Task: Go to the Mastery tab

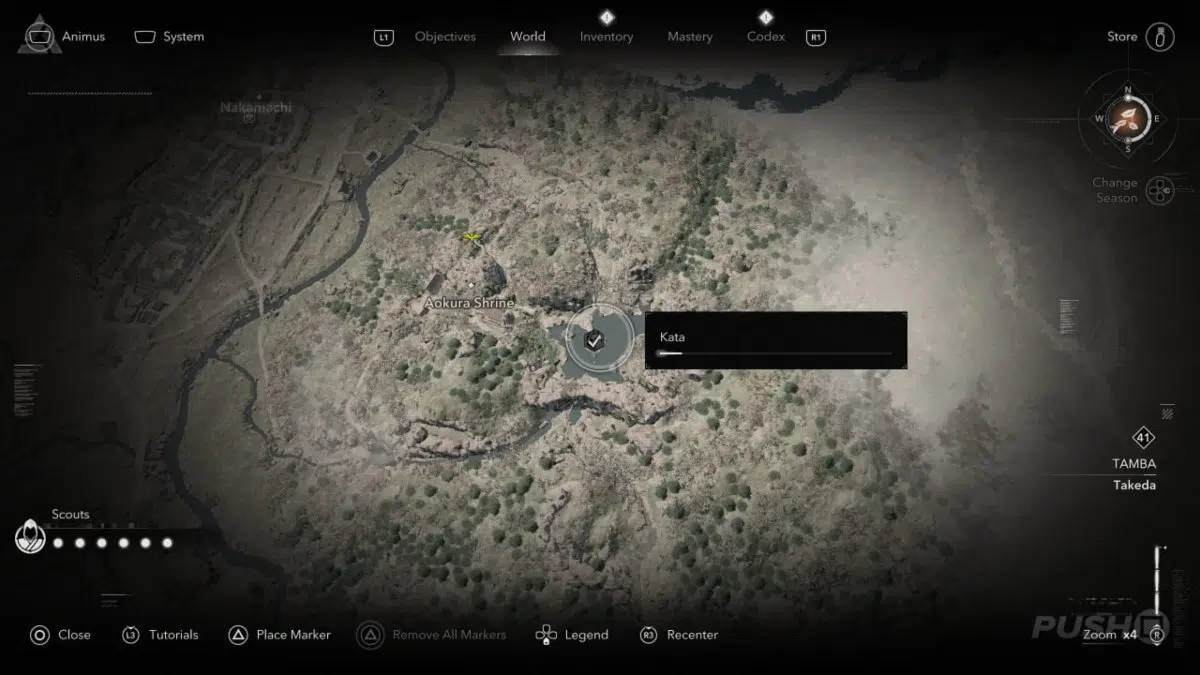Action: coord(690,37)
